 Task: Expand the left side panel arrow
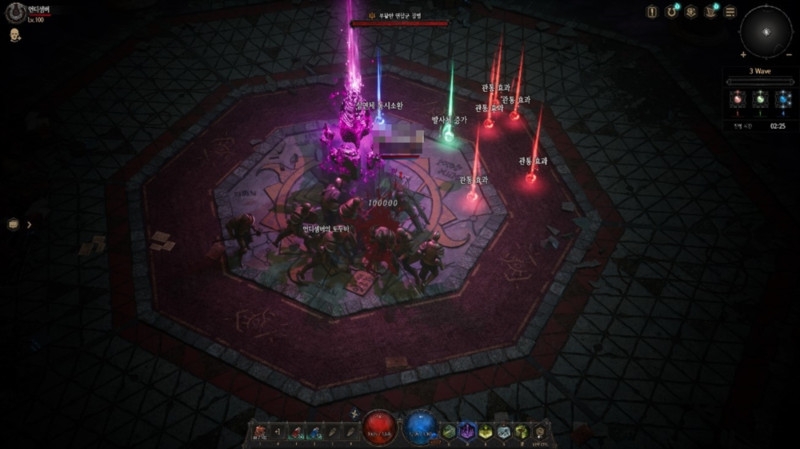click(x=29, y=224)
